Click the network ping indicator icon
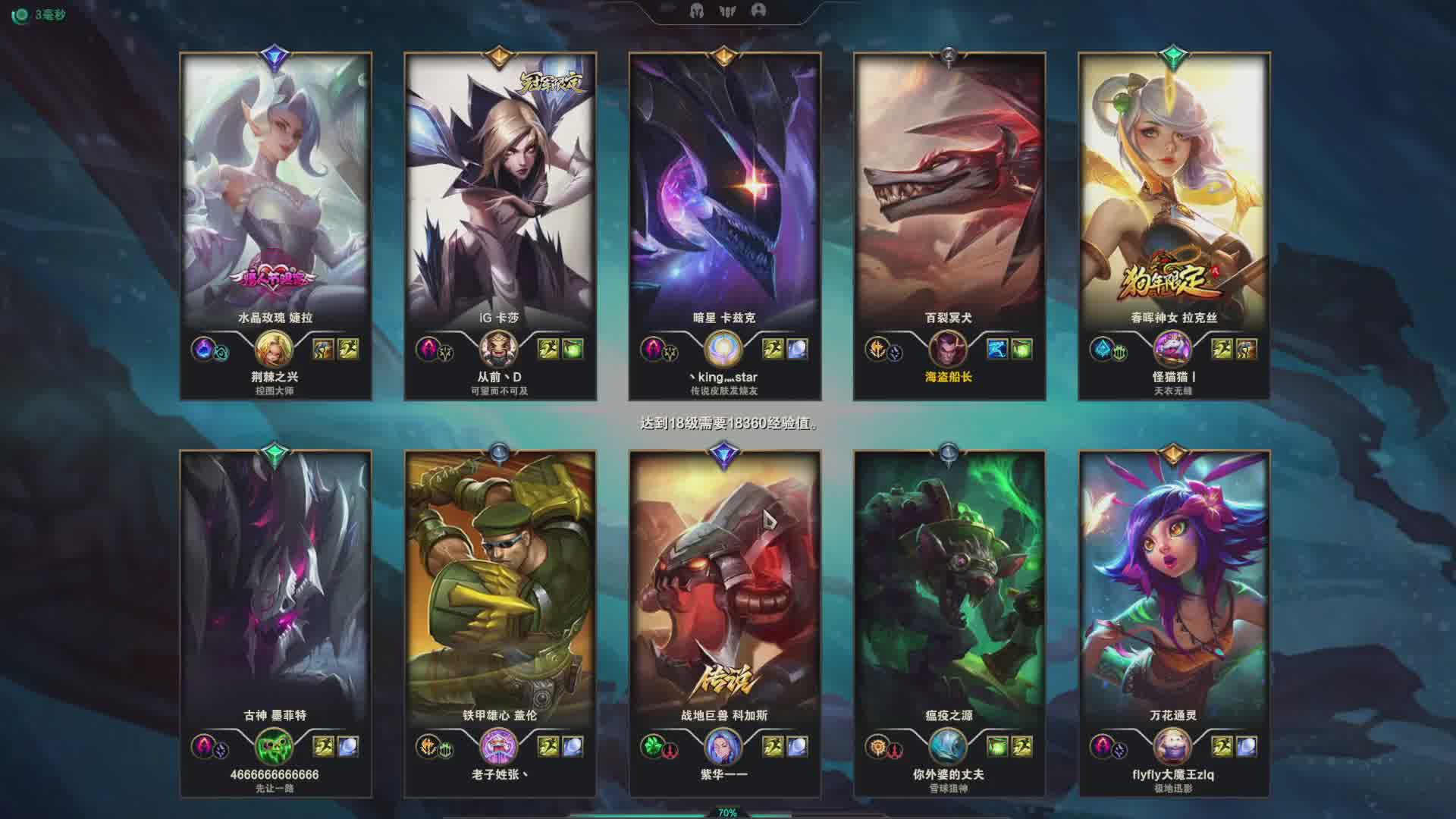The height and width of the screenshot is (819, 1456). [21, 15]
